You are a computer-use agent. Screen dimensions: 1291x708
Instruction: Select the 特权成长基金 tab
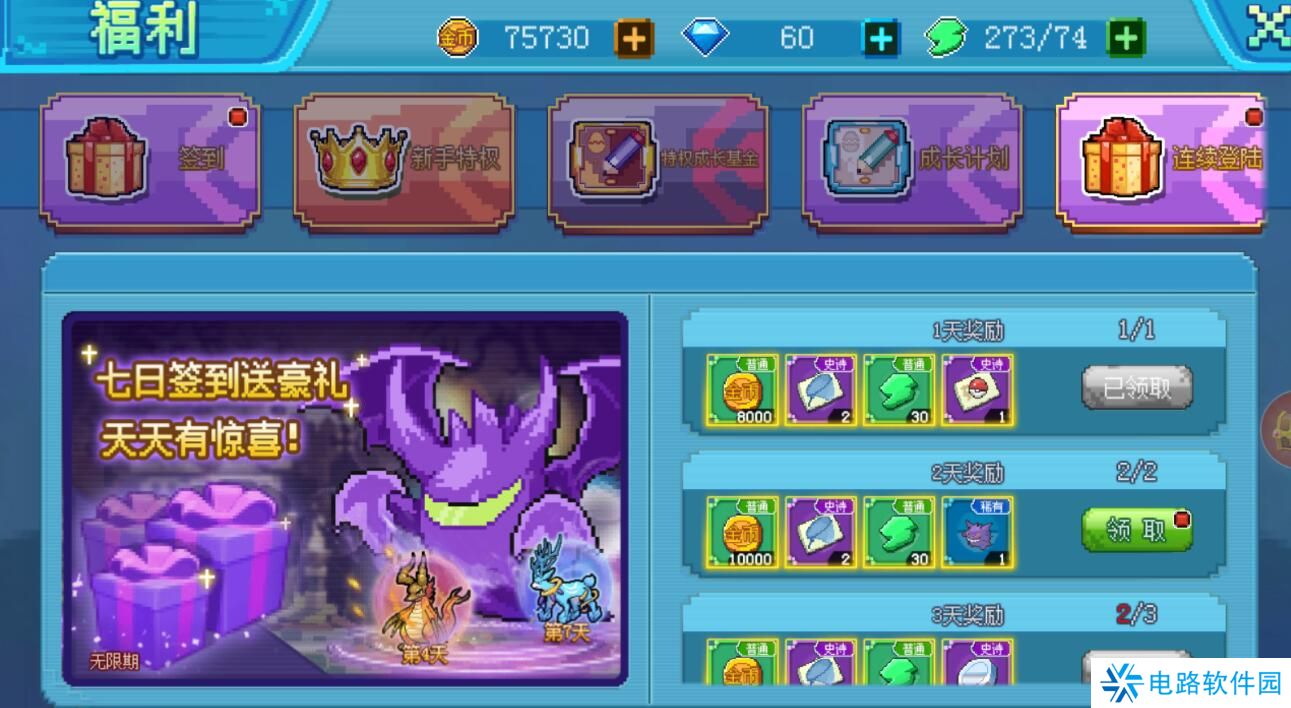(658, 160)
